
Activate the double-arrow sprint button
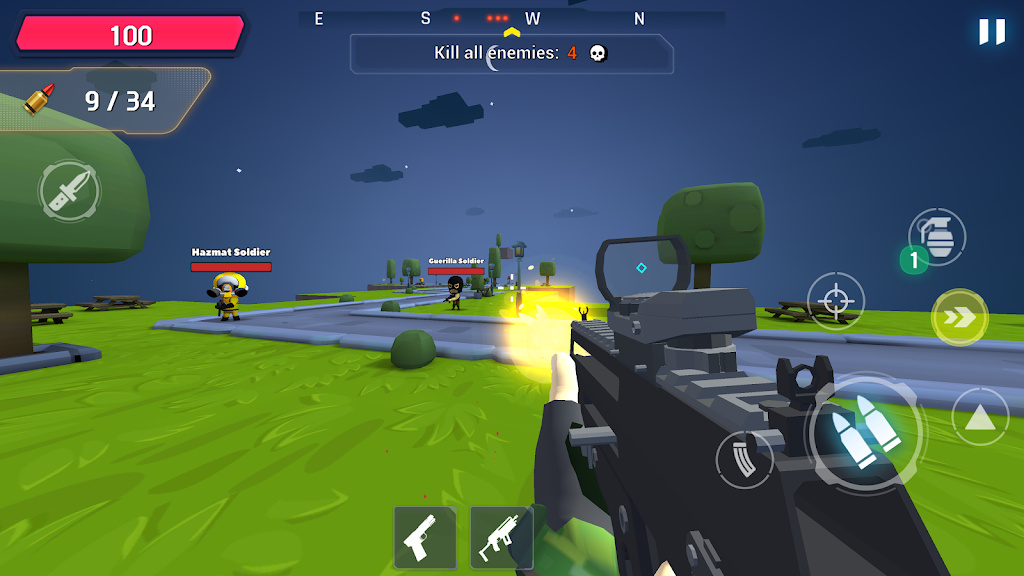(x=959, y=318)
